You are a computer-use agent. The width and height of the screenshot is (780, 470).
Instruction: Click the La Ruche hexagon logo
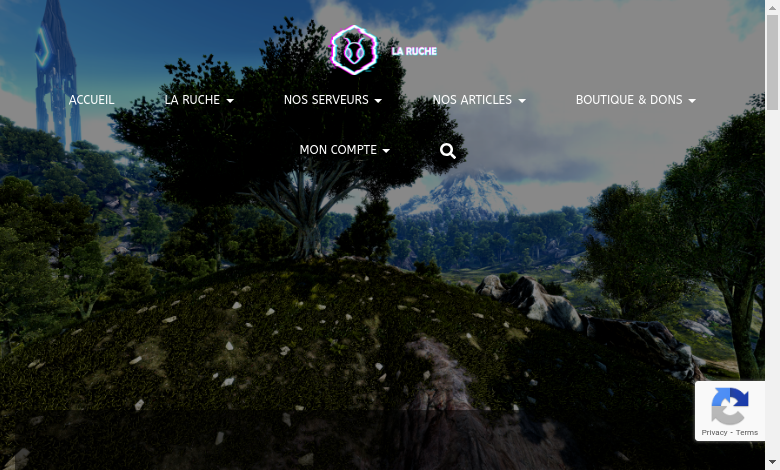pyautogui.click(x=354, y=50)
